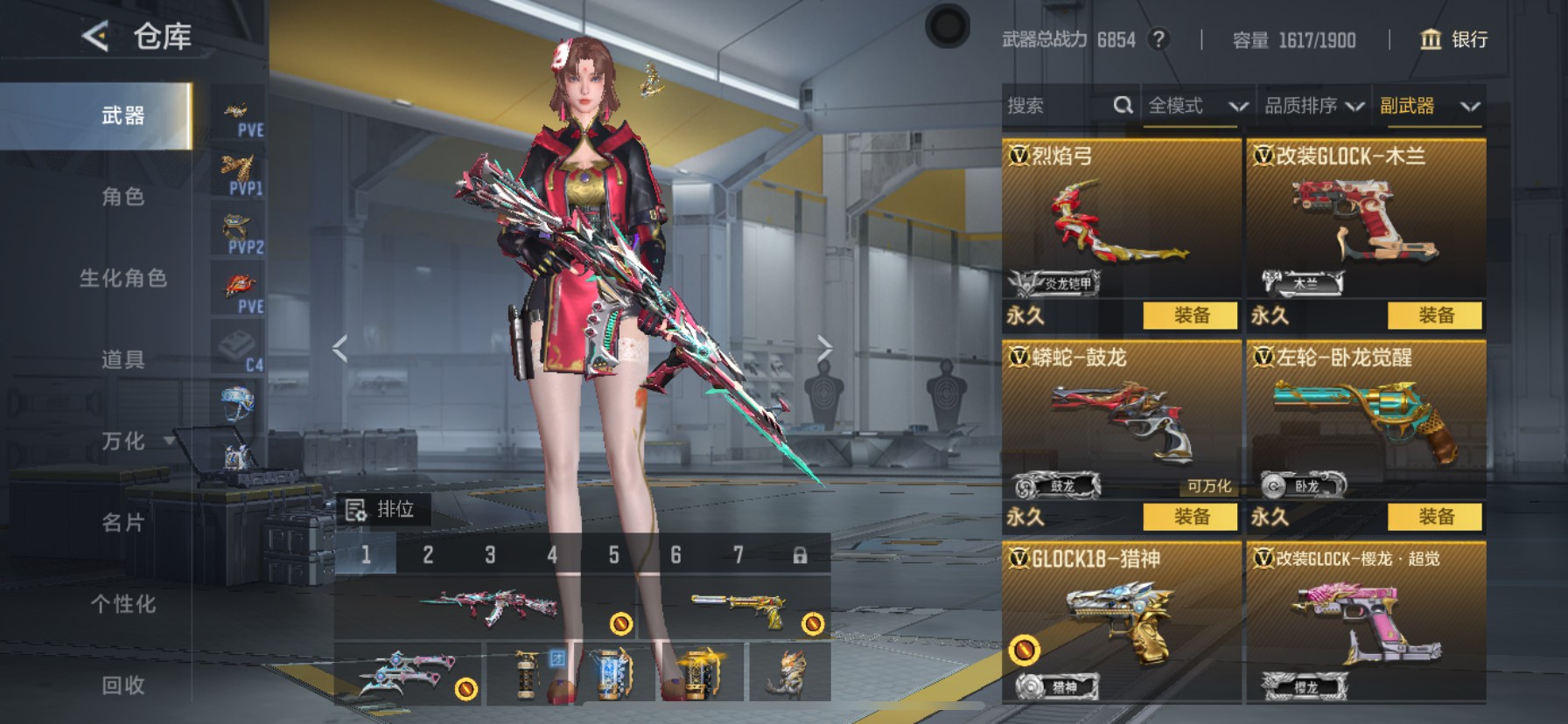Click the 搜索 weapon search field
The image size is (1568, 724).
tap(1057, 106)
